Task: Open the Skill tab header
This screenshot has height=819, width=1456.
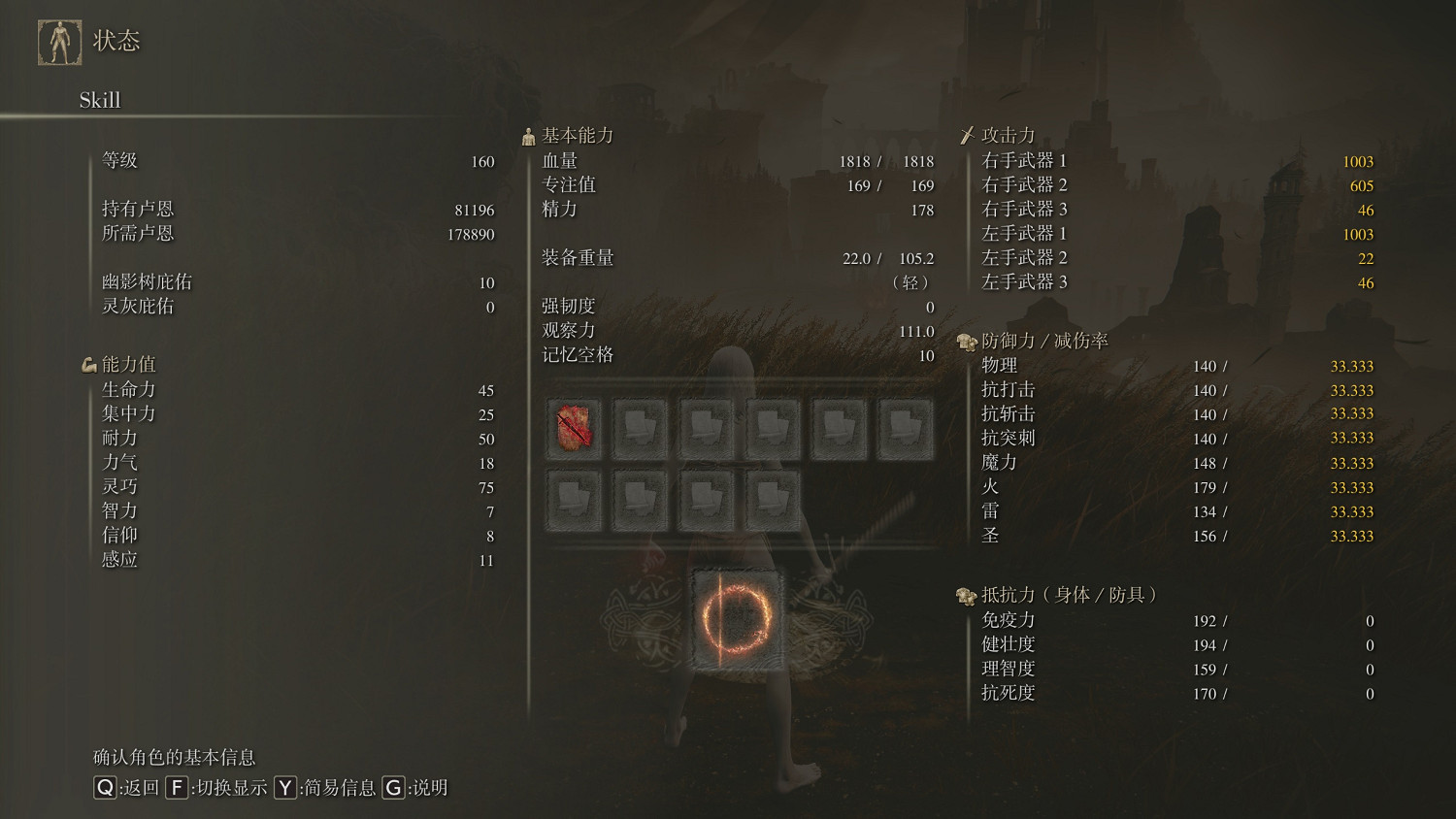Action: [x=100, y=100]
